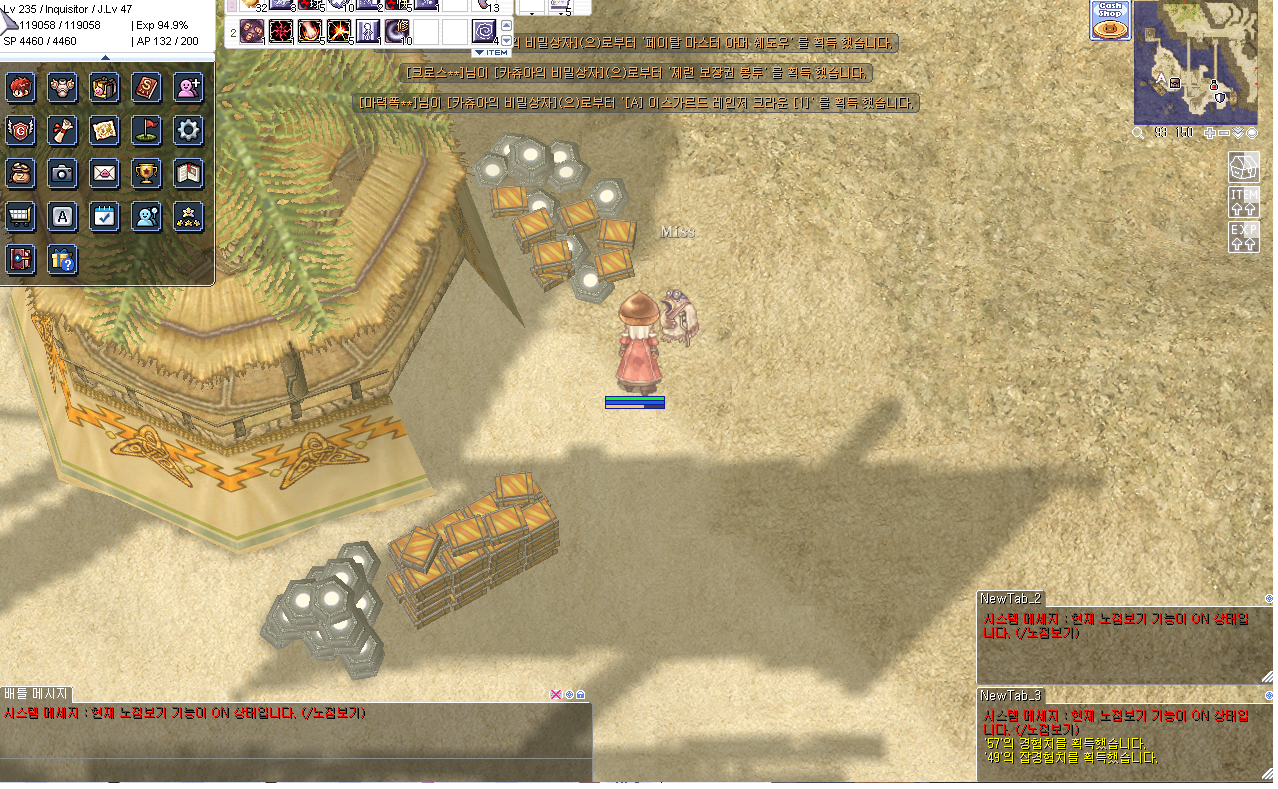Open the red S skill book
Screen dimensions: 1278x789
click(146, 87)
